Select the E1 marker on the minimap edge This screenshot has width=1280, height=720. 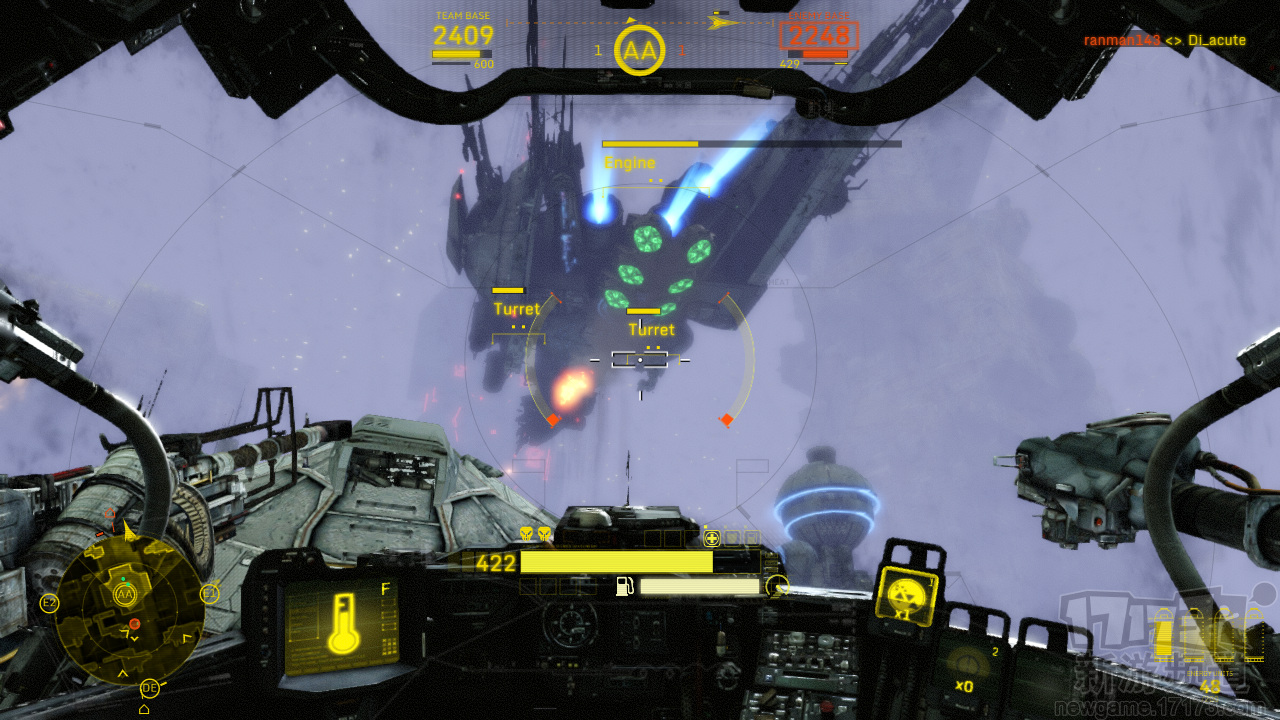pos(210,594)
